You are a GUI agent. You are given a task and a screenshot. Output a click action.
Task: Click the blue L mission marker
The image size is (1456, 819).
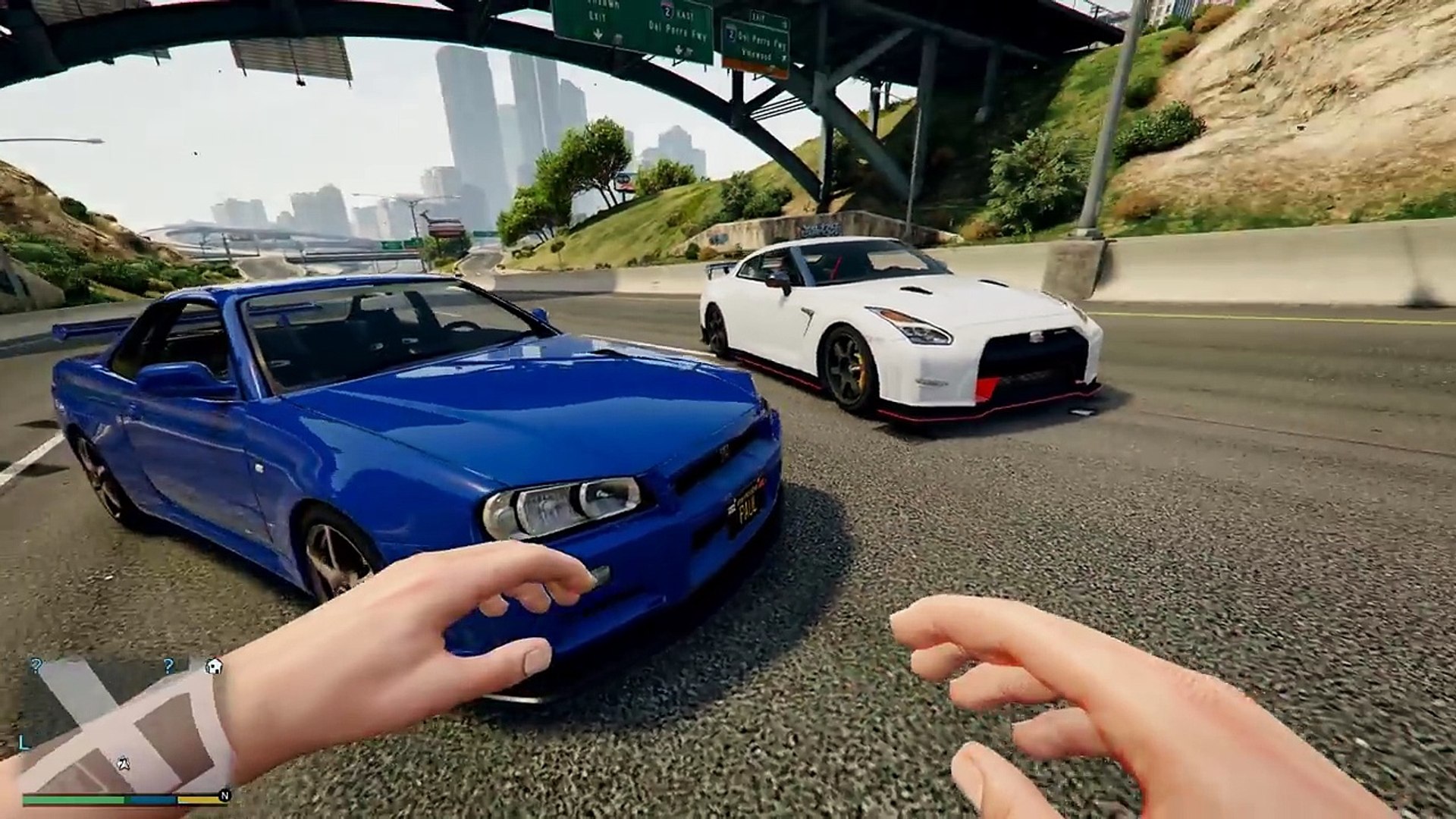[x=24, y=744]
